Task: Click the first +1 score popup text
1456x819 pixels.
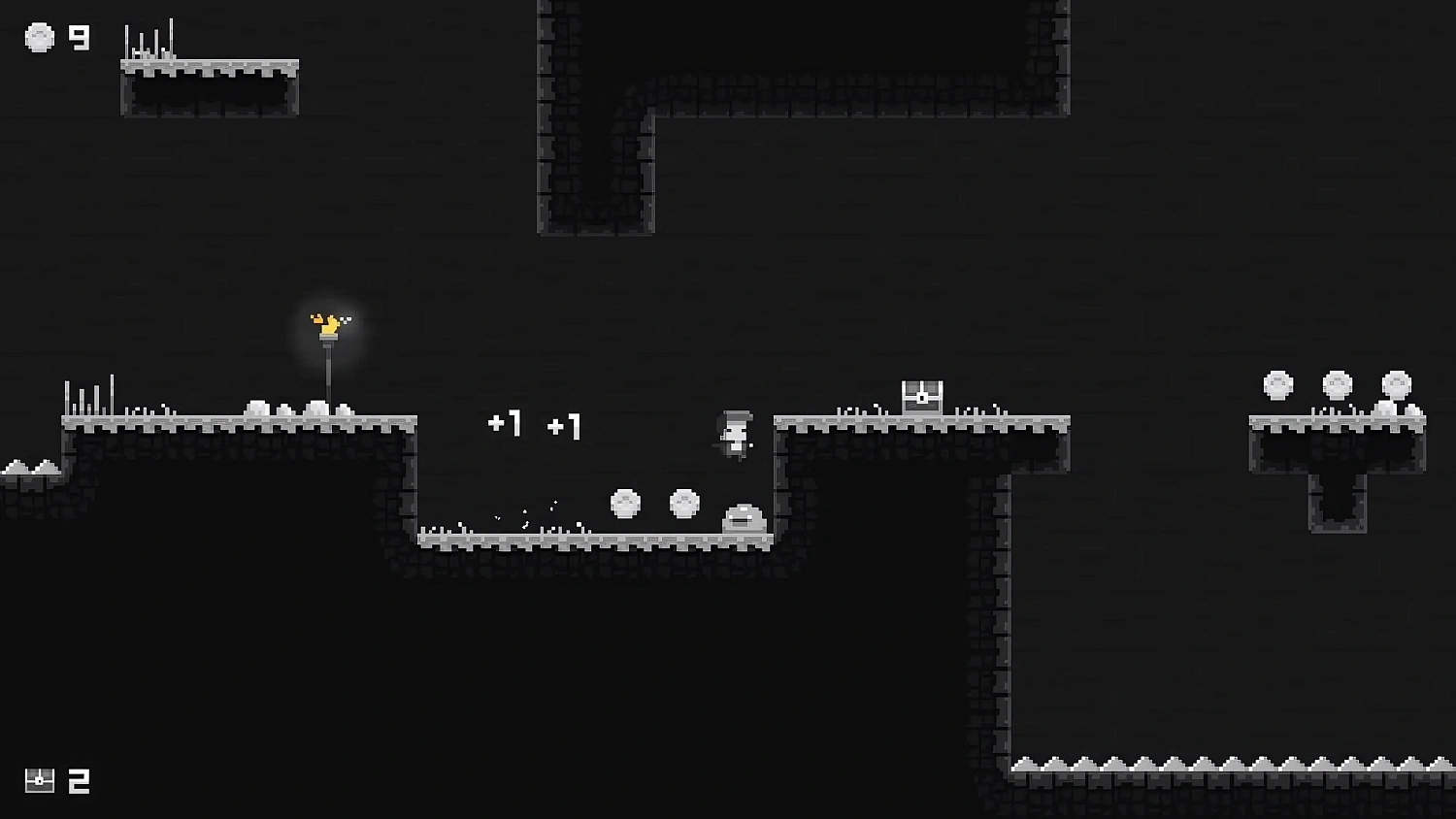Action: point(507,424)
